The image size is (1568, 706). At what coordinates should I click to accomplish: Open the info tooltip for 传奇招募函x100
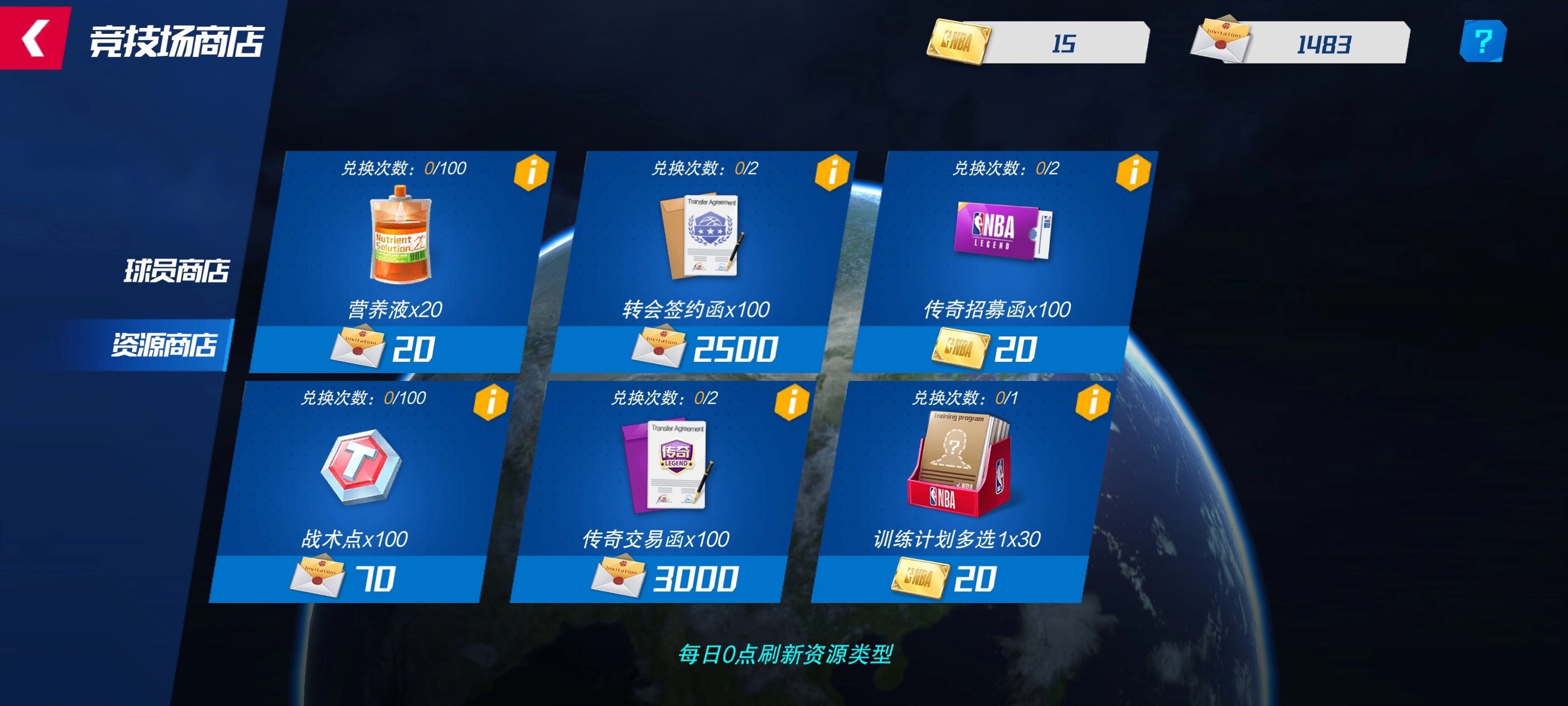(x=1133, y=173)
